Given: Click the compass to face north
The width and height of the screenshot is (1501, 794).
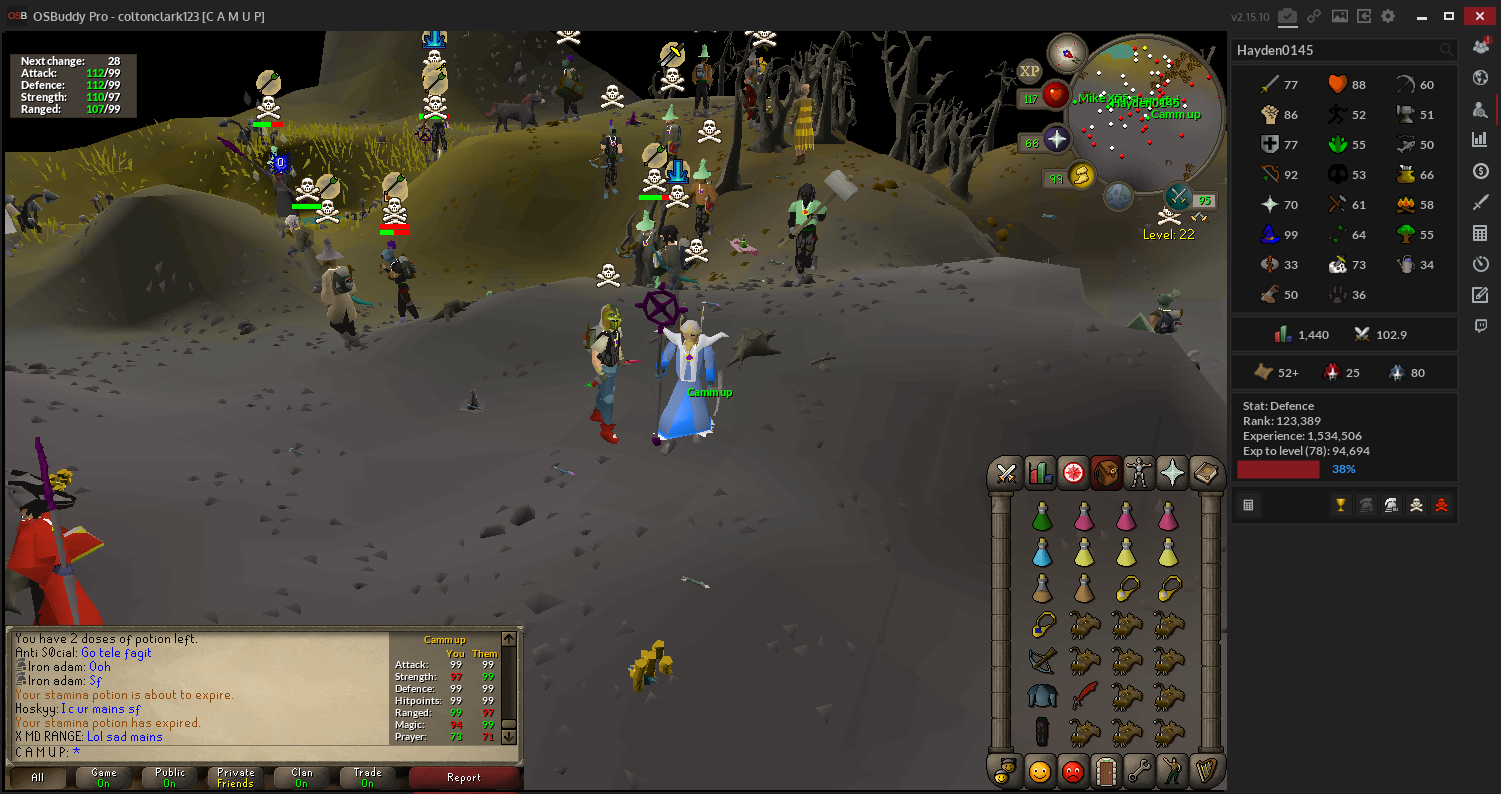Looking at the screenshot, I should tap(1066, 53).
